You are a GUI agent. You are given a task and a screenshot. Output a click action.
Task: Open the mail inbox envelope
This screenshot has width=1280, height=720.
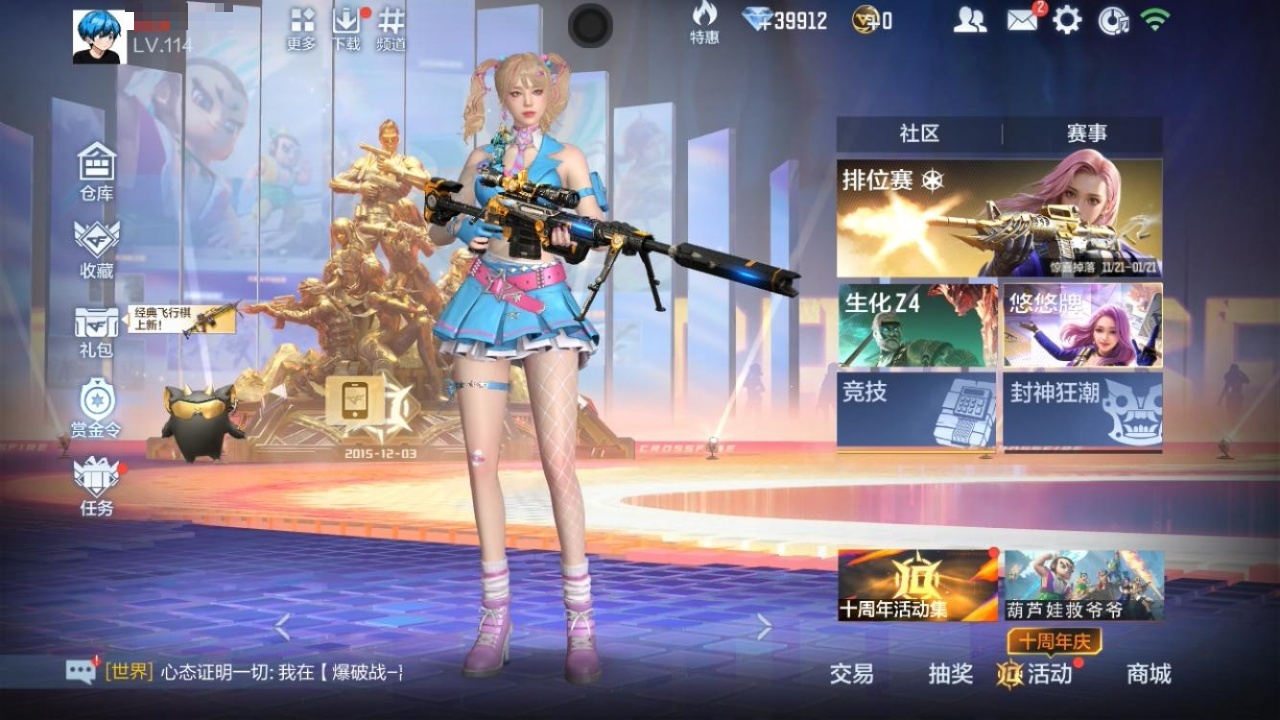[x=1022, y=20]
